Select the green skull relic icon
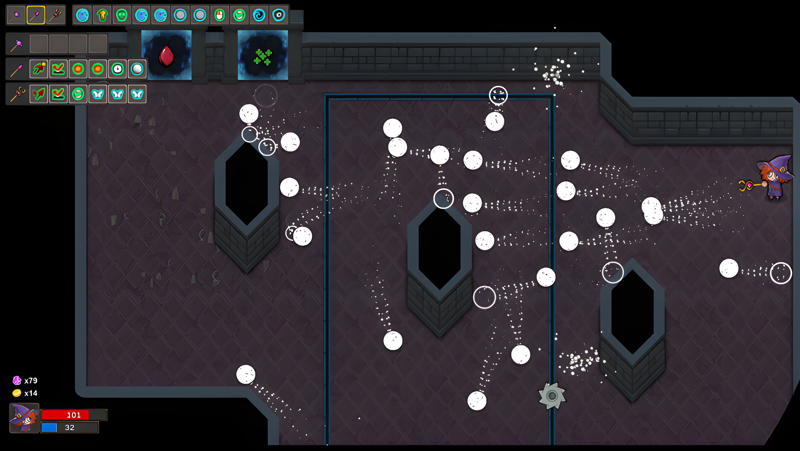The image size is (800, 451). pos(121,15)
